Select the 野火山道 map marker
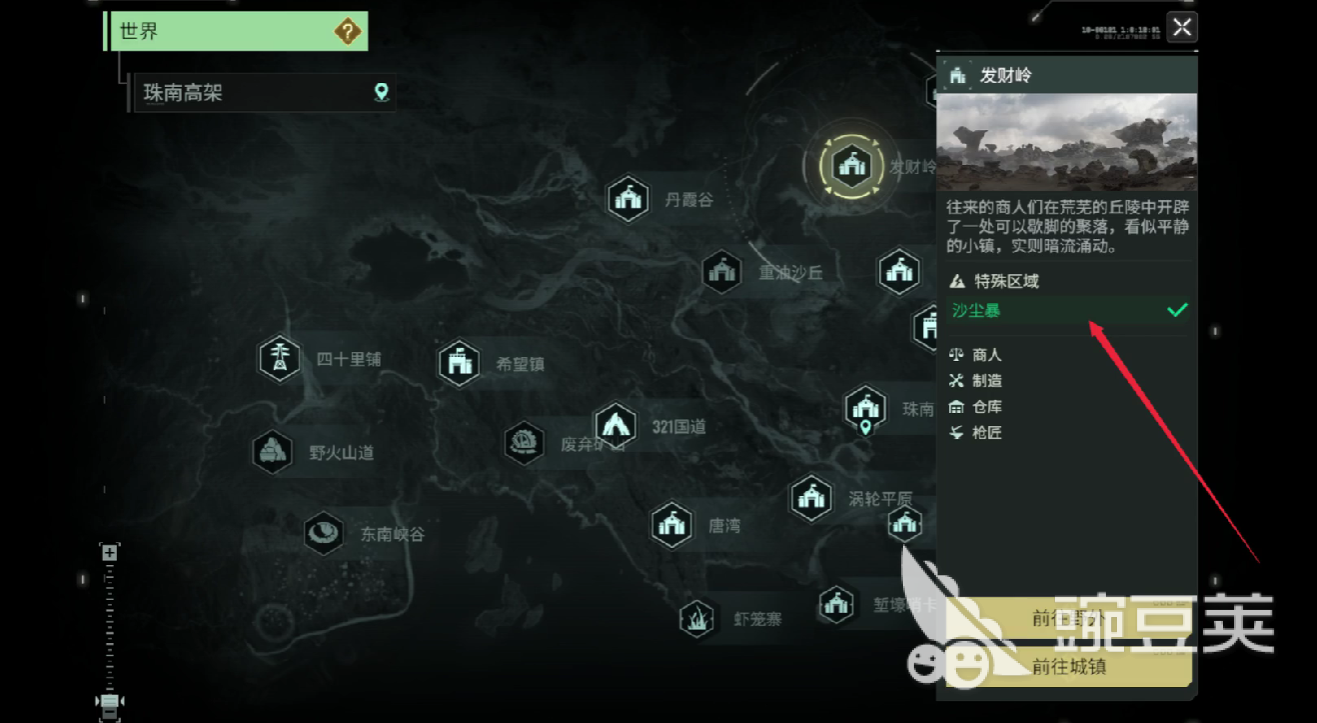Screen dimensions: 1317x723 click(x=272, y=452)
